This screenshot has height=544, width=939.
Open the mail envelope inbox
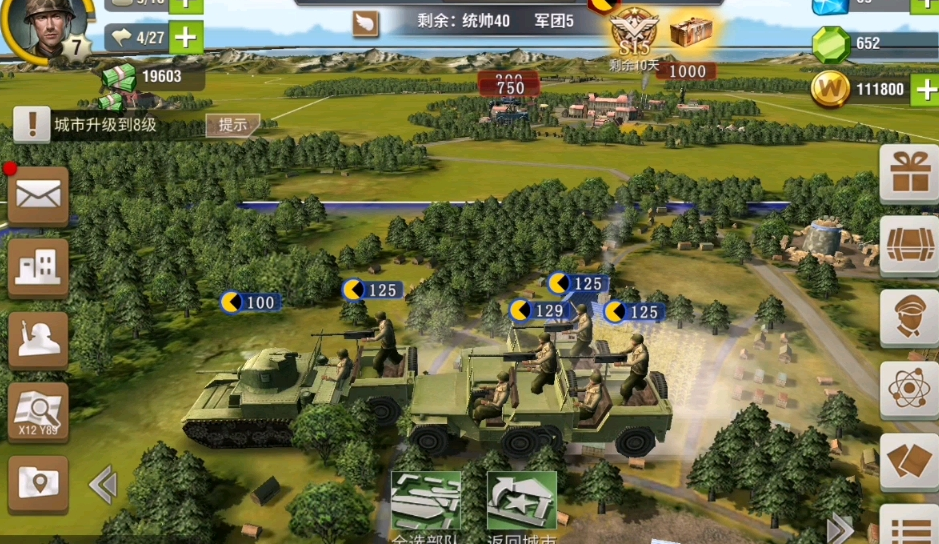tap(38, 194)
